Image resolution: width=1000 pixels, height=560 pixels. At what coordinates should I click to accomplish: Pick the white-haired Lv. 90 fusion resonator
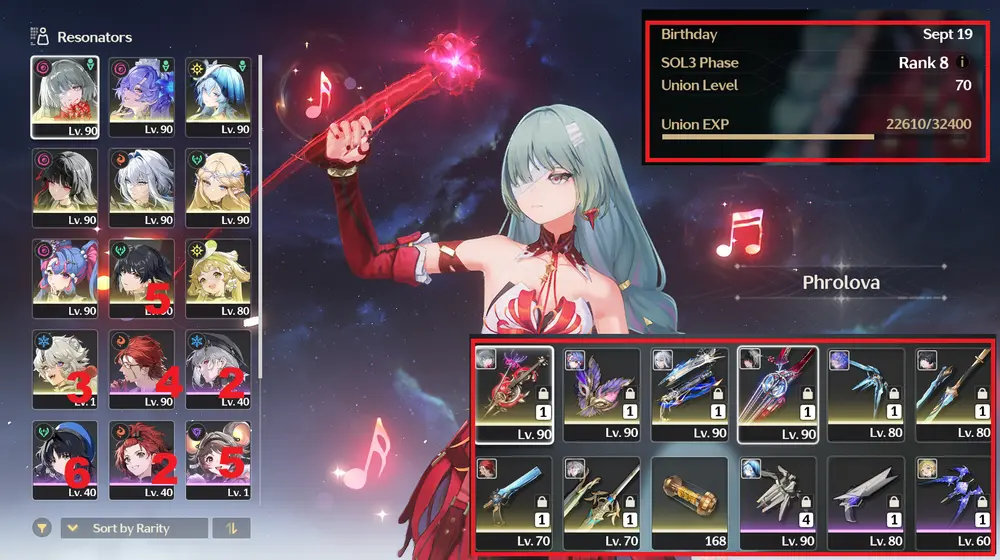141,187
